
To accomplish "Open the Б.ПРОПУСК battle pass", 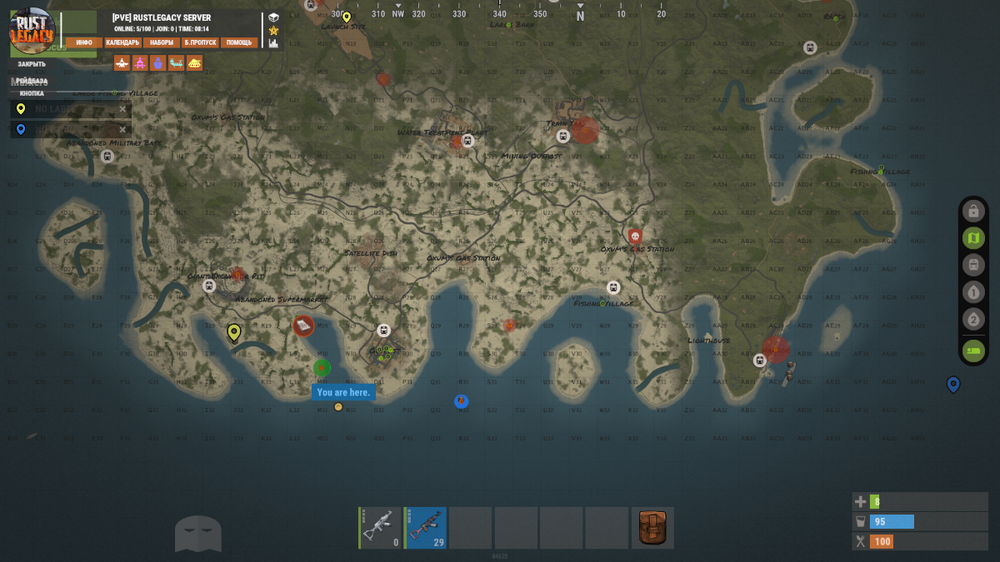I will (200, 43).
